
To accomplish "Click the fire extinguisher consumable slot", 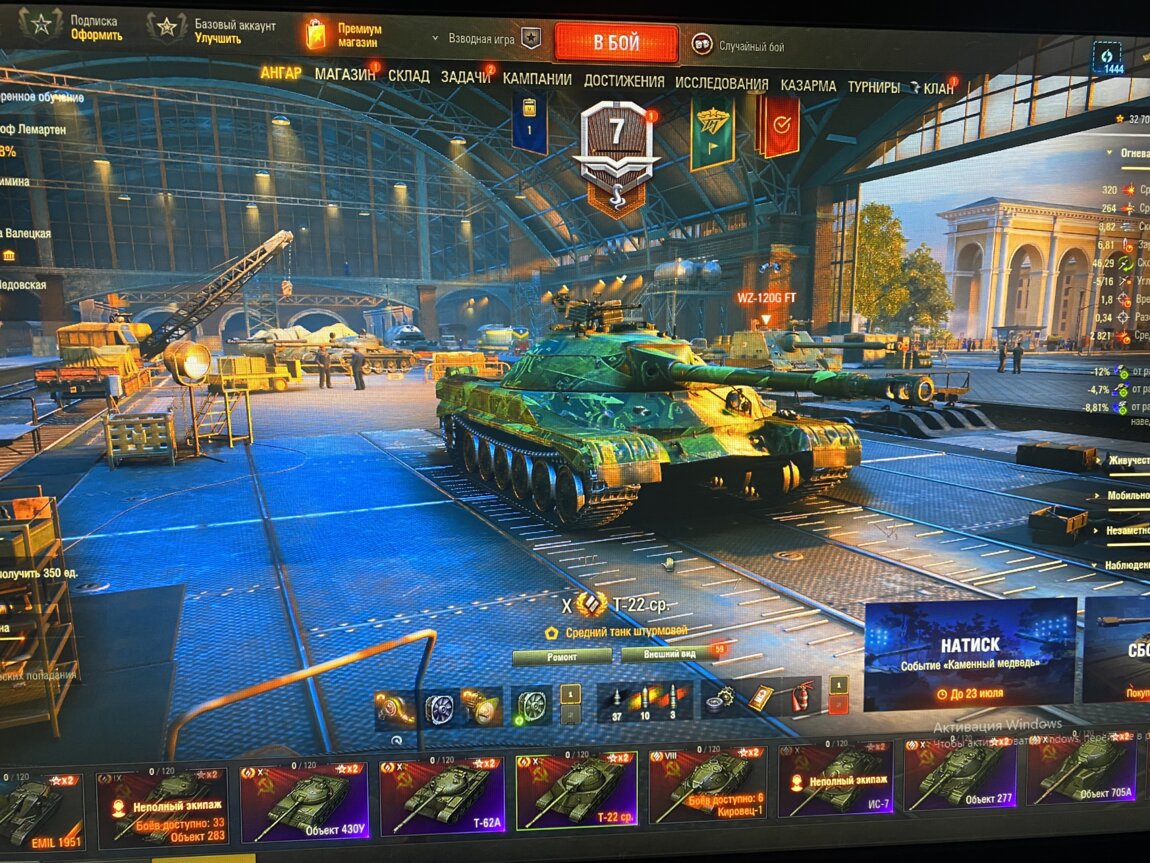I will coord(803,697).
